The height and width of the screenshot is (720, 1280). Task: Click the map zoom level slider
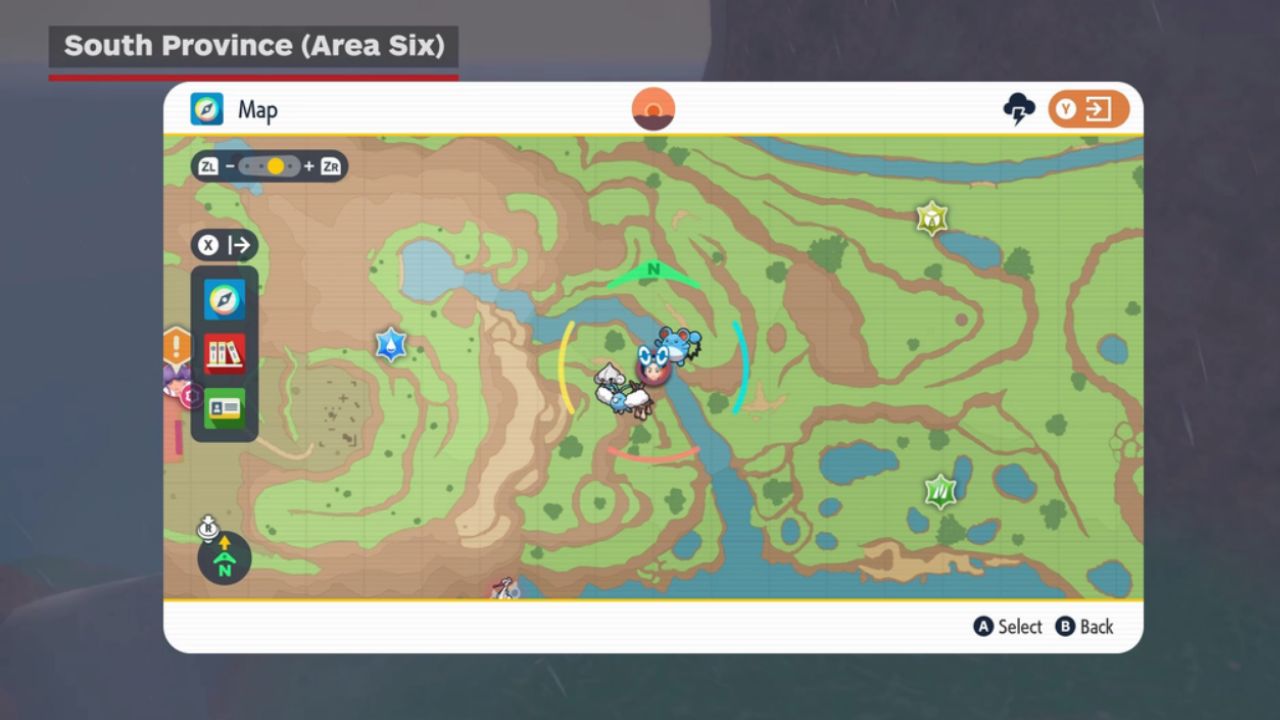pyautogui.click(x=269, y=166)
